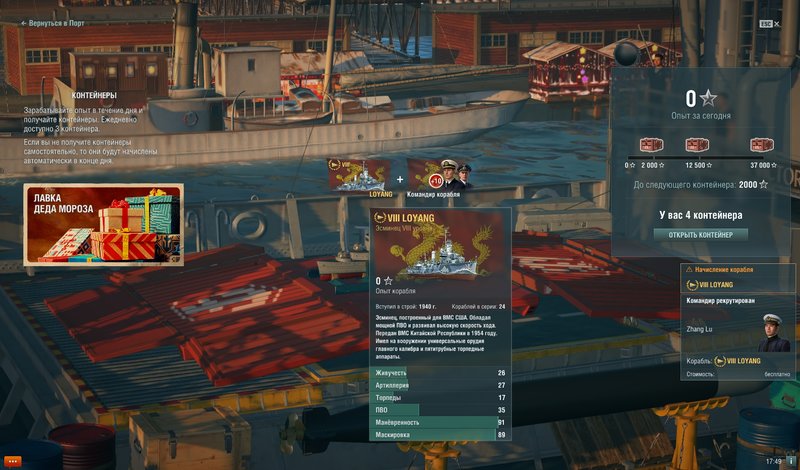
Task: Open the Лавка Деда Мороза banner
Action: (104, 225)
